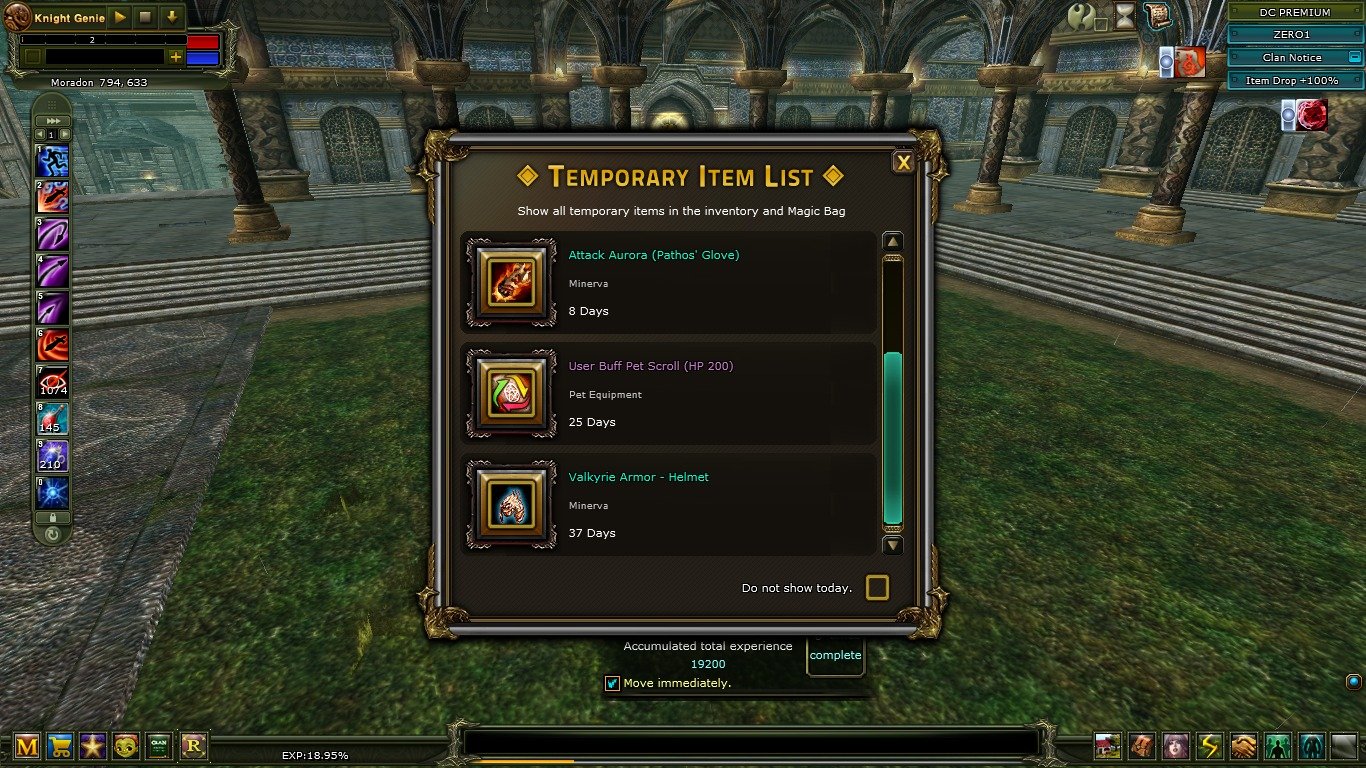Viewport: 1366px width, 768px height.
Task: Click the item list scroll-down arrow
Action: tap(893, 545)
